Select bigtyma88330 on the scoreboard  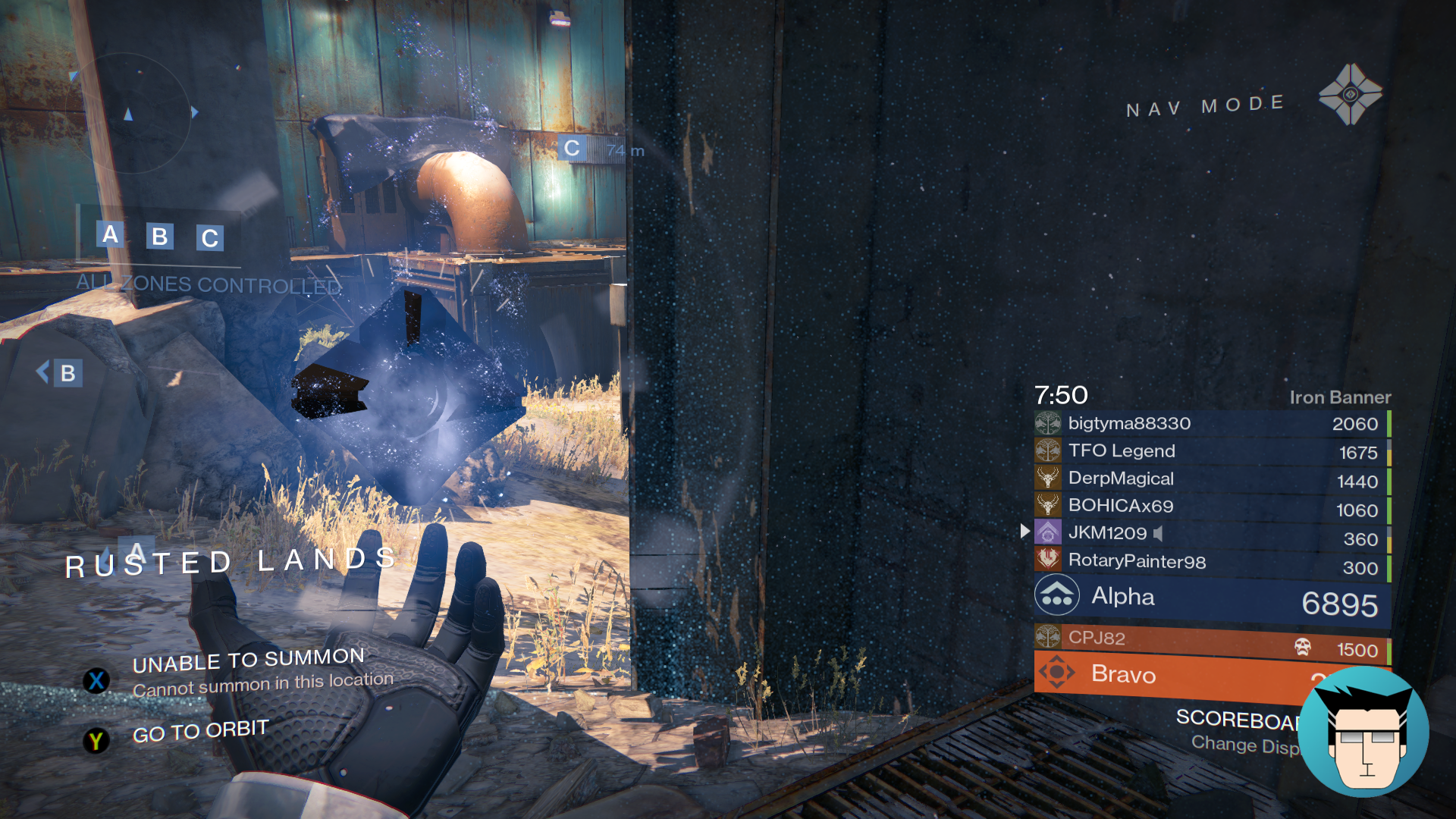pos(1211,423)
